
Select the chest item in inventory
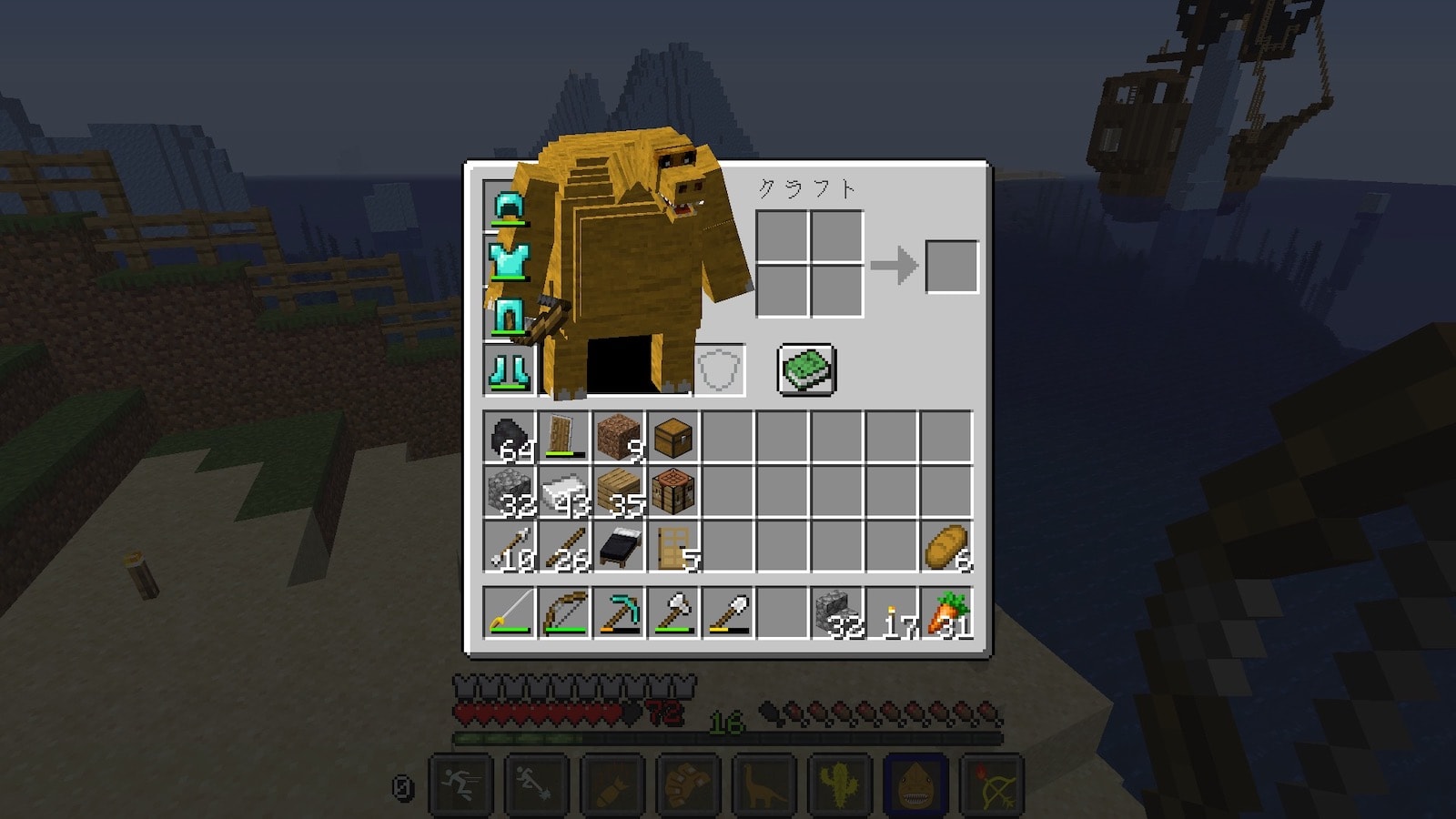(673, 438)
